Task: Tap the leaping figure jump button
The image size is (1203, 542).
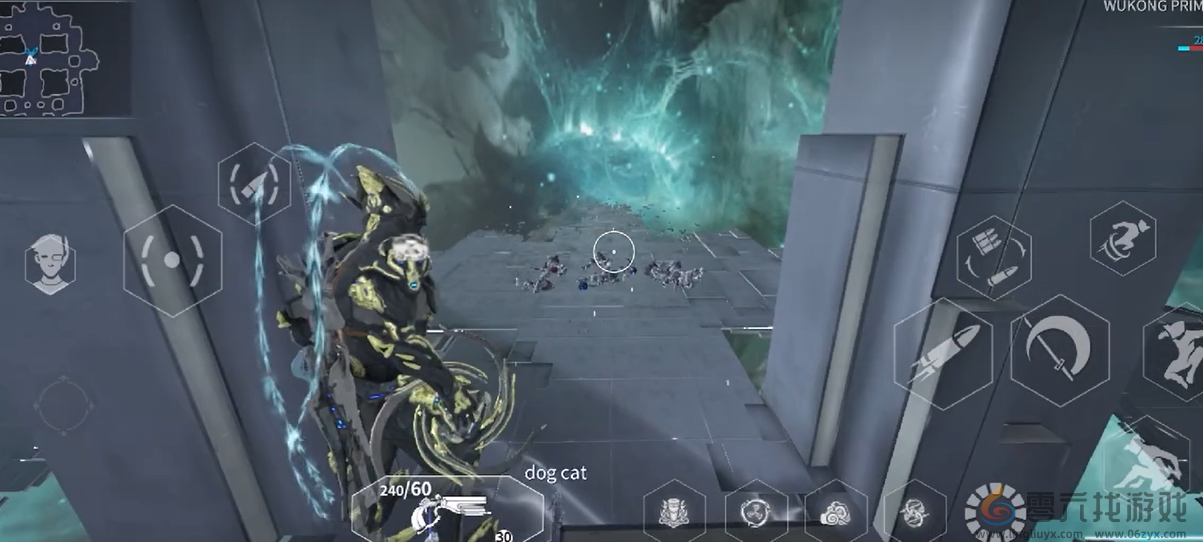Action: [1180, 352]
